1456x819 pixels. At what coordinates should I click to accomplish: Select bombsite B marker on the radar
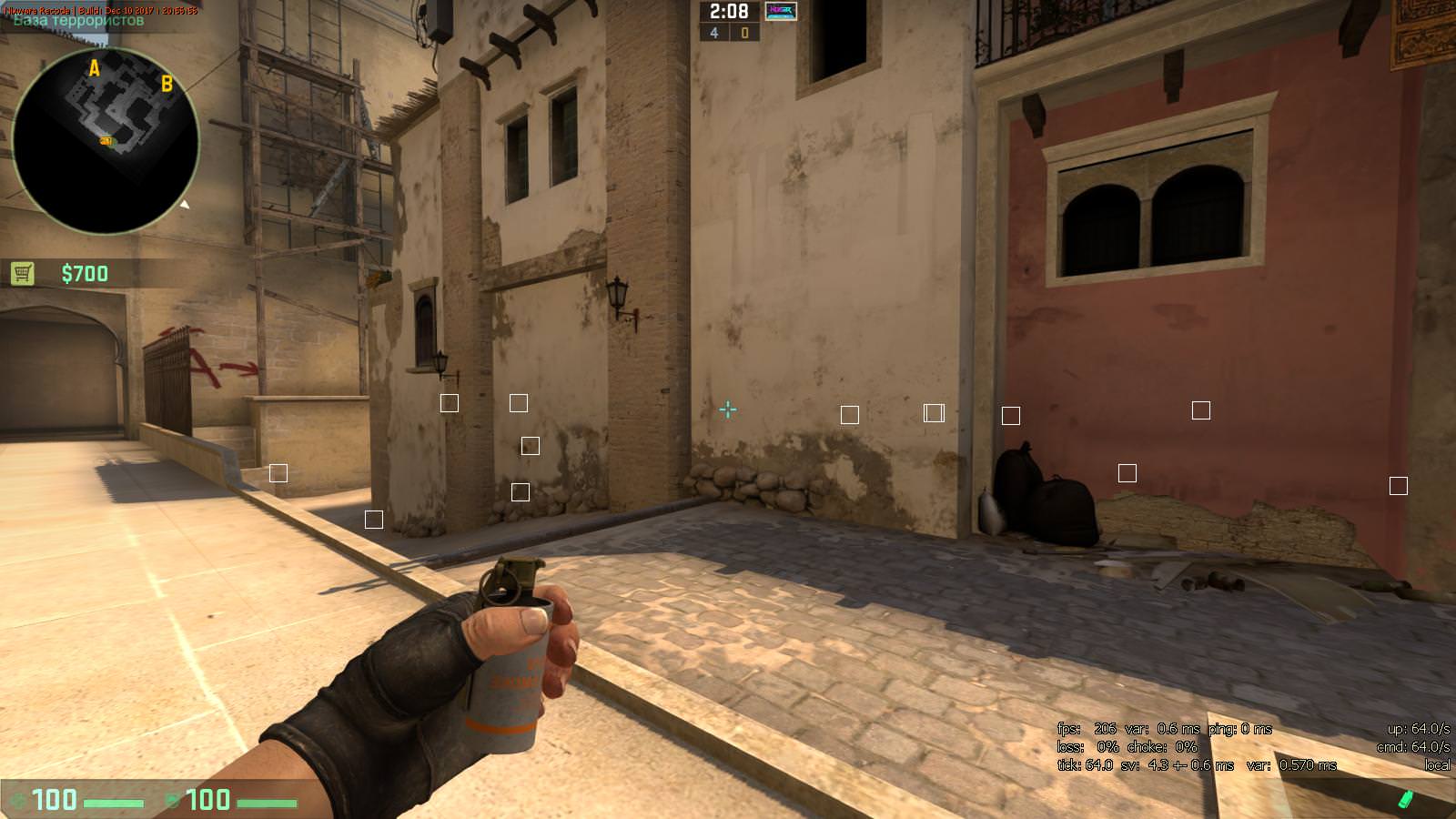tap(167, 84)
